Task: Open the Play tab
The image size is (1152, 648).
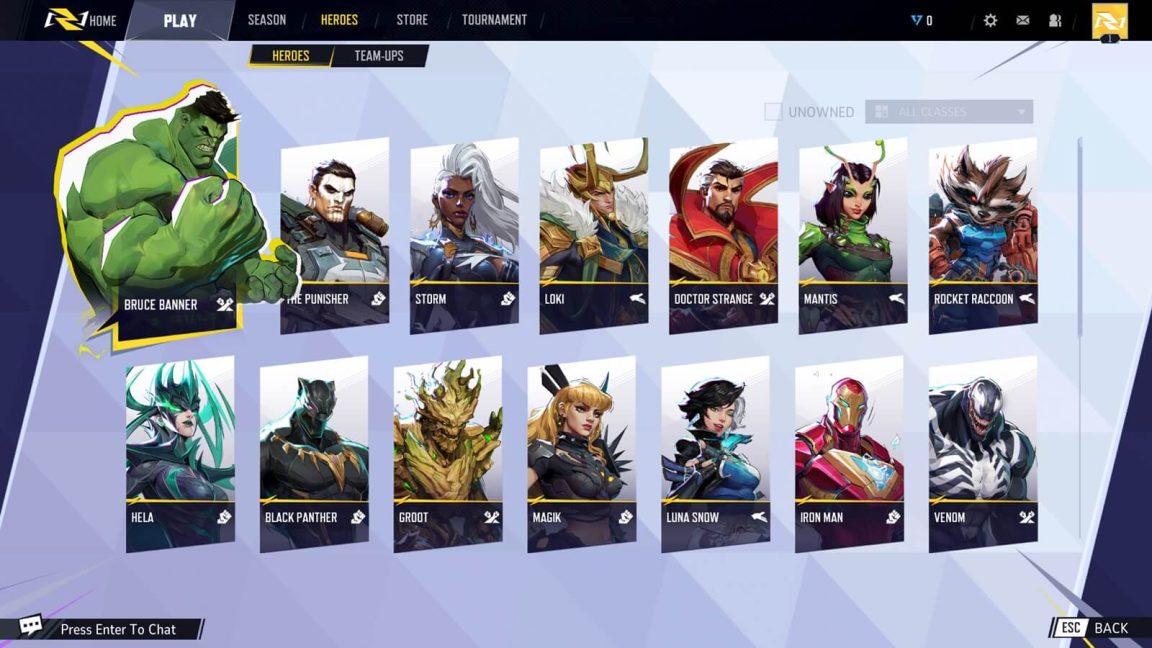Action: click(180, 20)
